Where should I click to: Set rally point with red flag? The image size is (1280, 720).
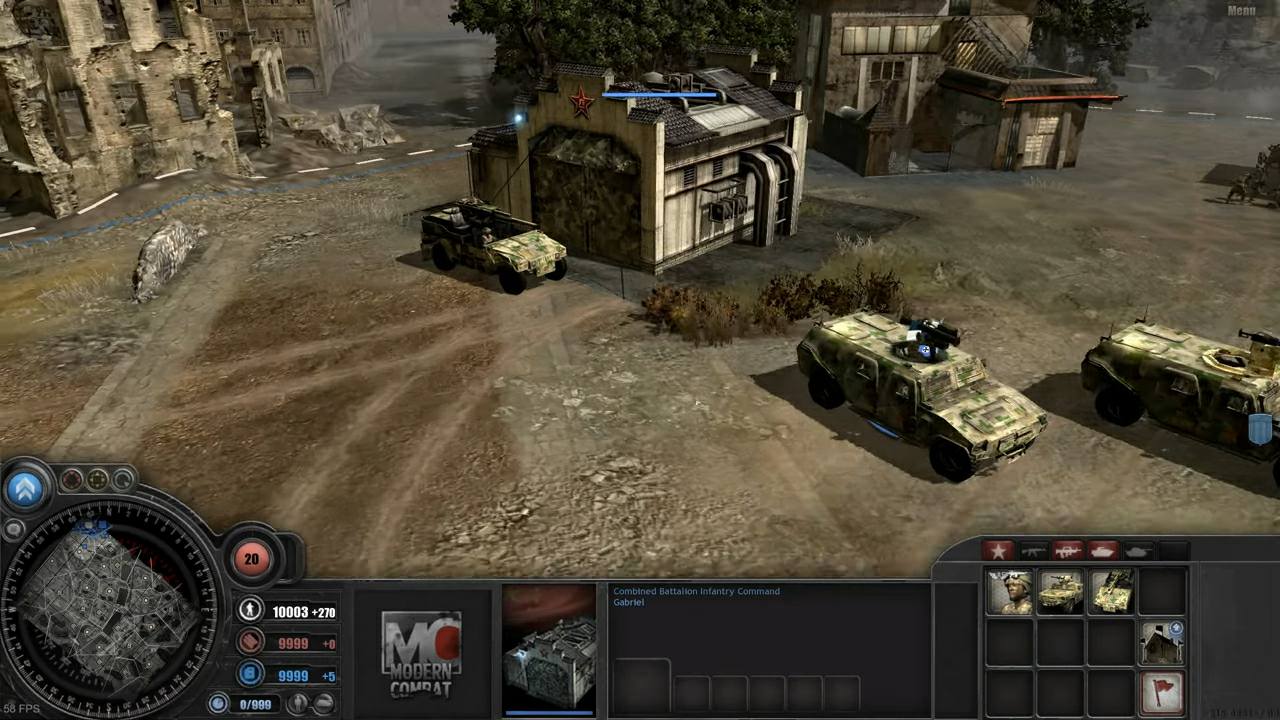coord(1162,692)
